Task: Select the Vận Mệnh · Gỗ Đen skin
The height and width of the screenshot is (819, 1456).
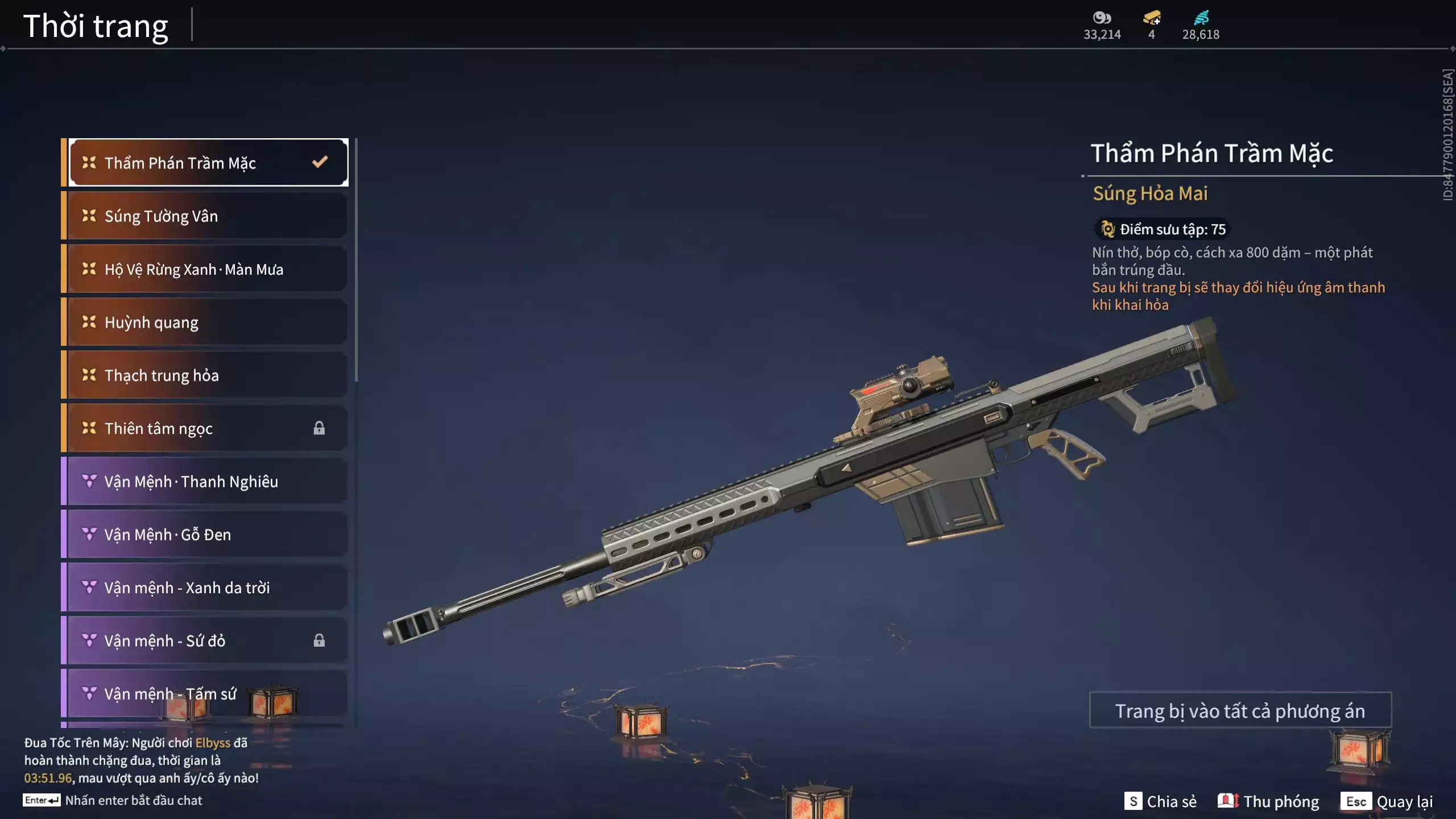Action: (x=207, y=535)
